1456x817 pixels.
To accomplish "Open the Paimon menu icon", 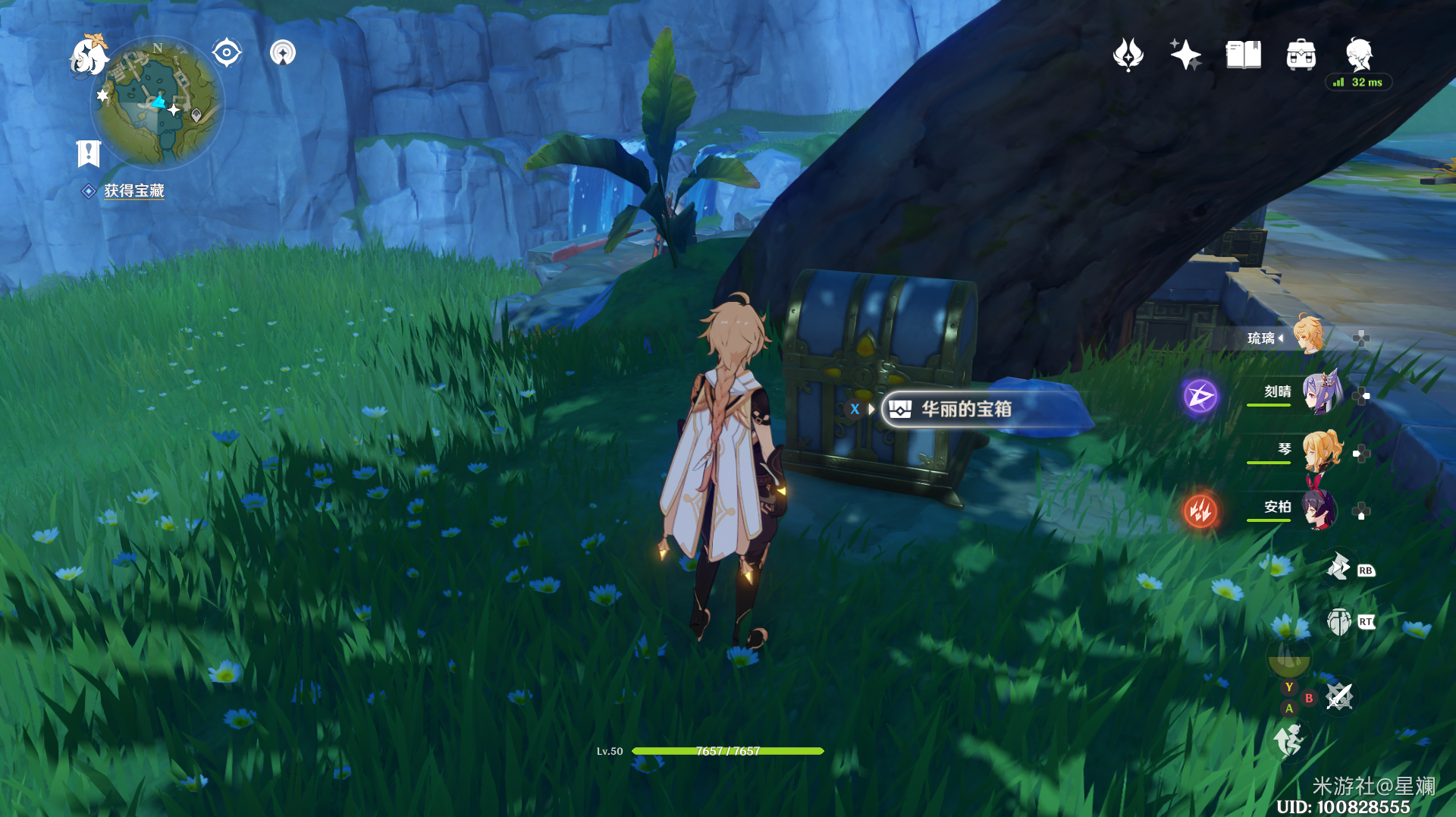I will tap(89, 56).
